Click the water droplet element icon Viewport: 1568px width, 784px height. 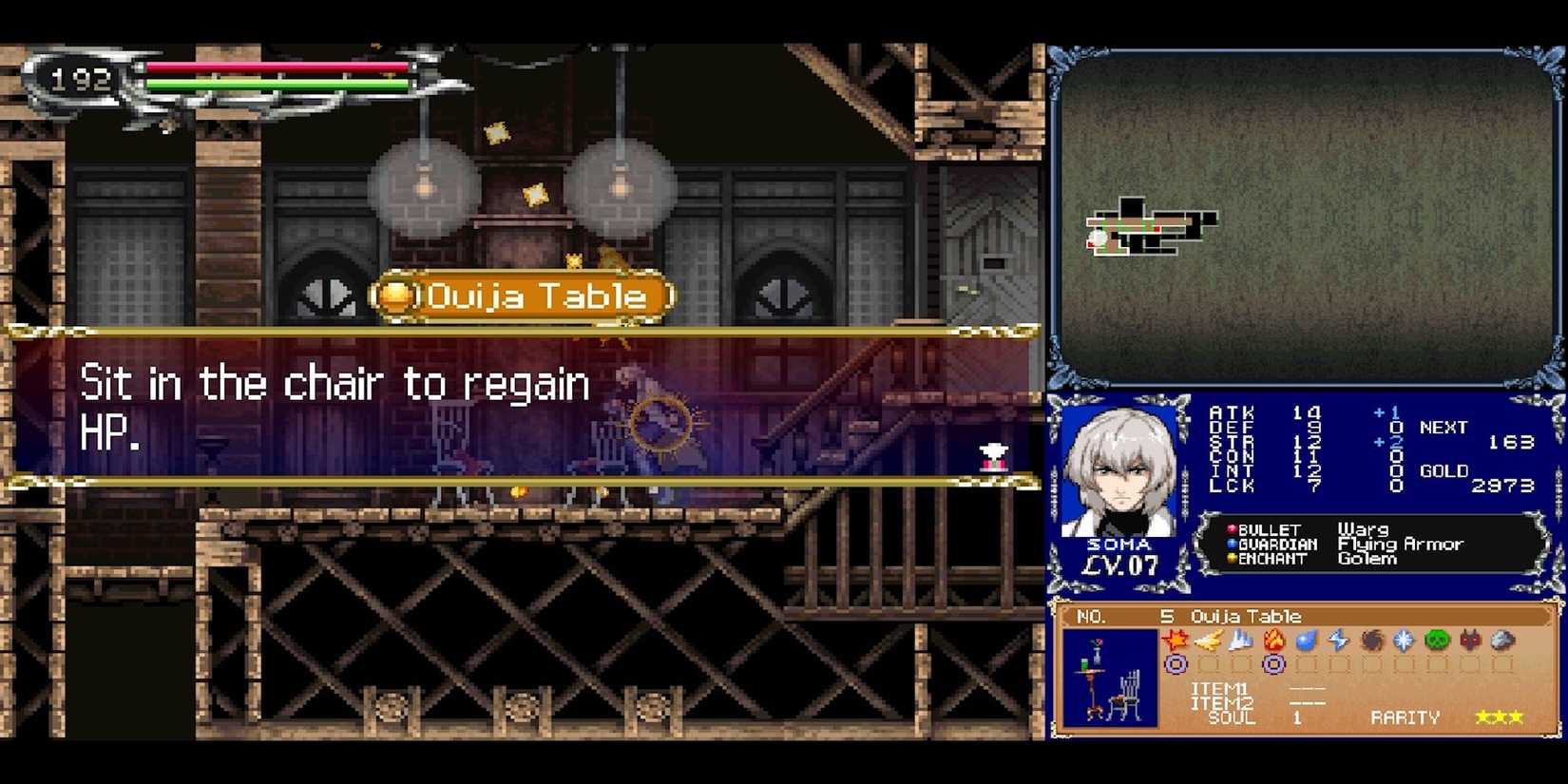1306,641
